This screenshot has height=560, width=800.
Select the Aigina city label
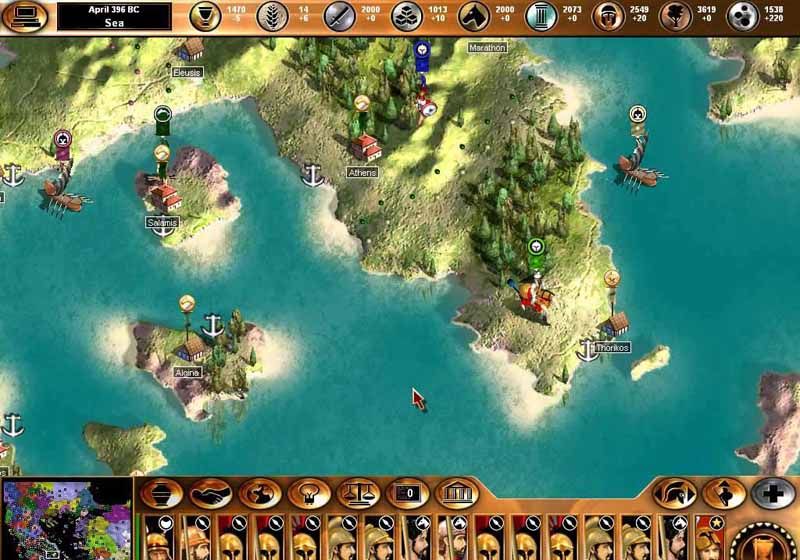coord(187,372)
